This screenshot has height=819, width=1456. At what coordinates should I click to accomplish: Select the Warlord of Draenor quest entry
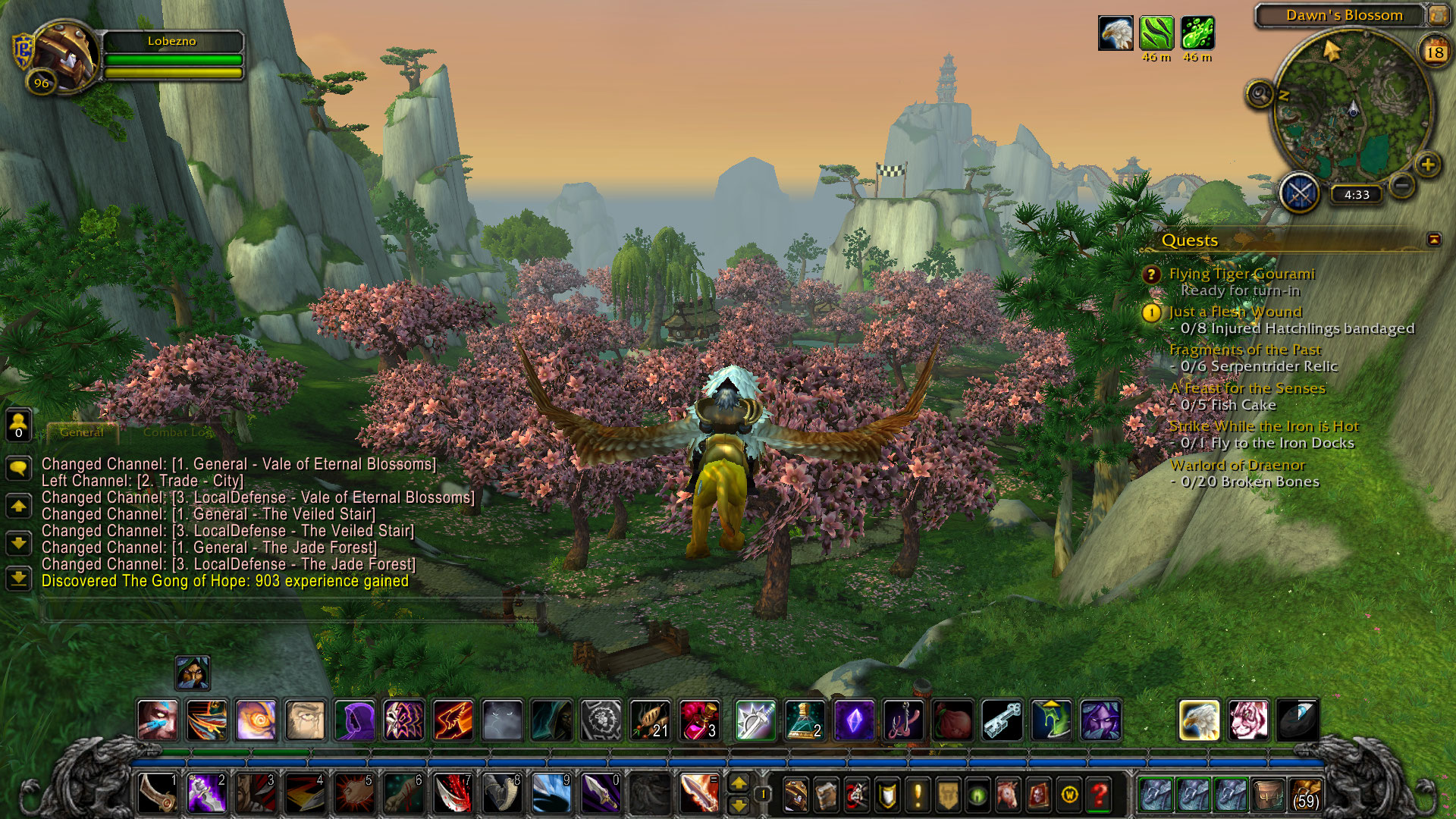tap(1237, 465)
